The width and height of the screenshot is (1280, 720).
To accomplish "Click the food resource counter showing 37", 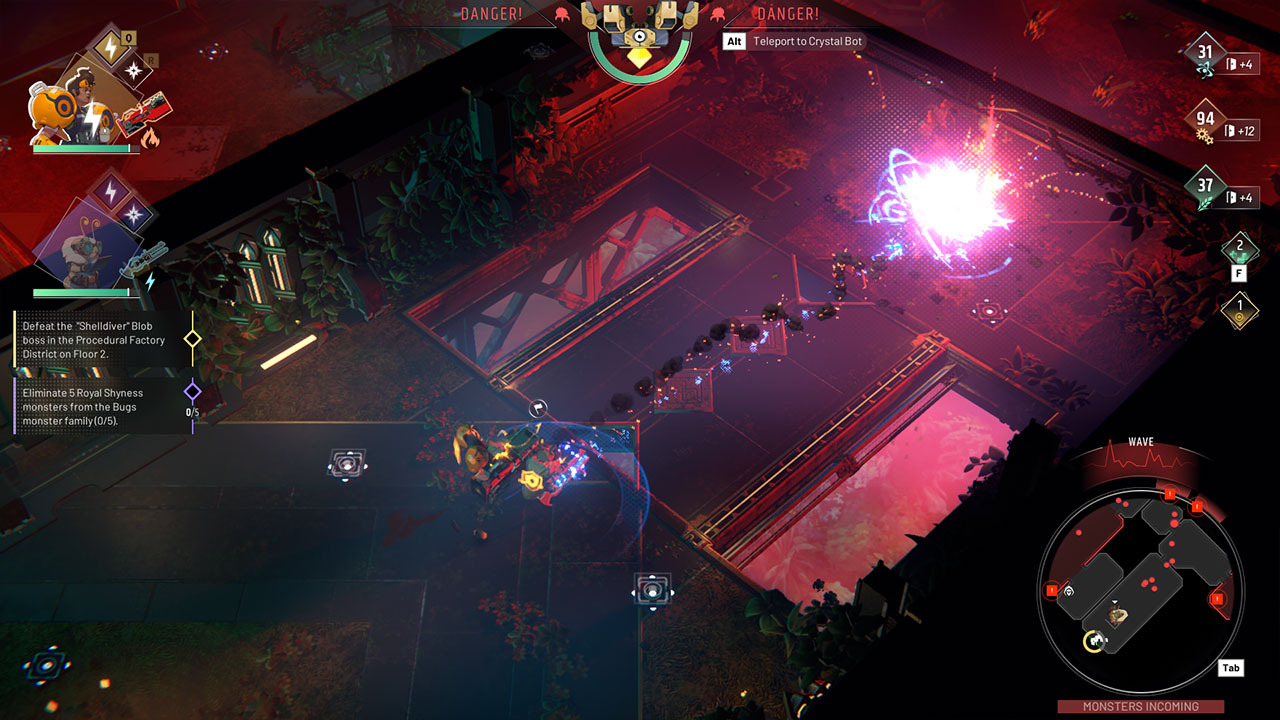I will click(1205, 186).
